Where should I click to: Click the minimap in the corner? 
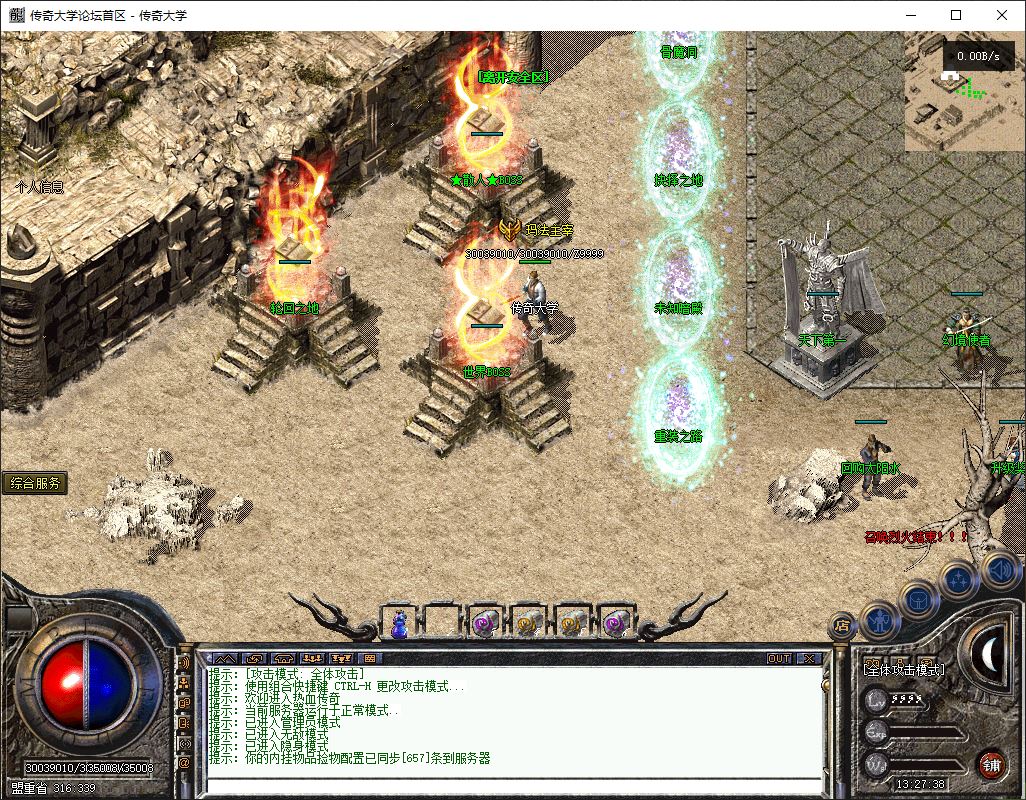coord(964,95)
